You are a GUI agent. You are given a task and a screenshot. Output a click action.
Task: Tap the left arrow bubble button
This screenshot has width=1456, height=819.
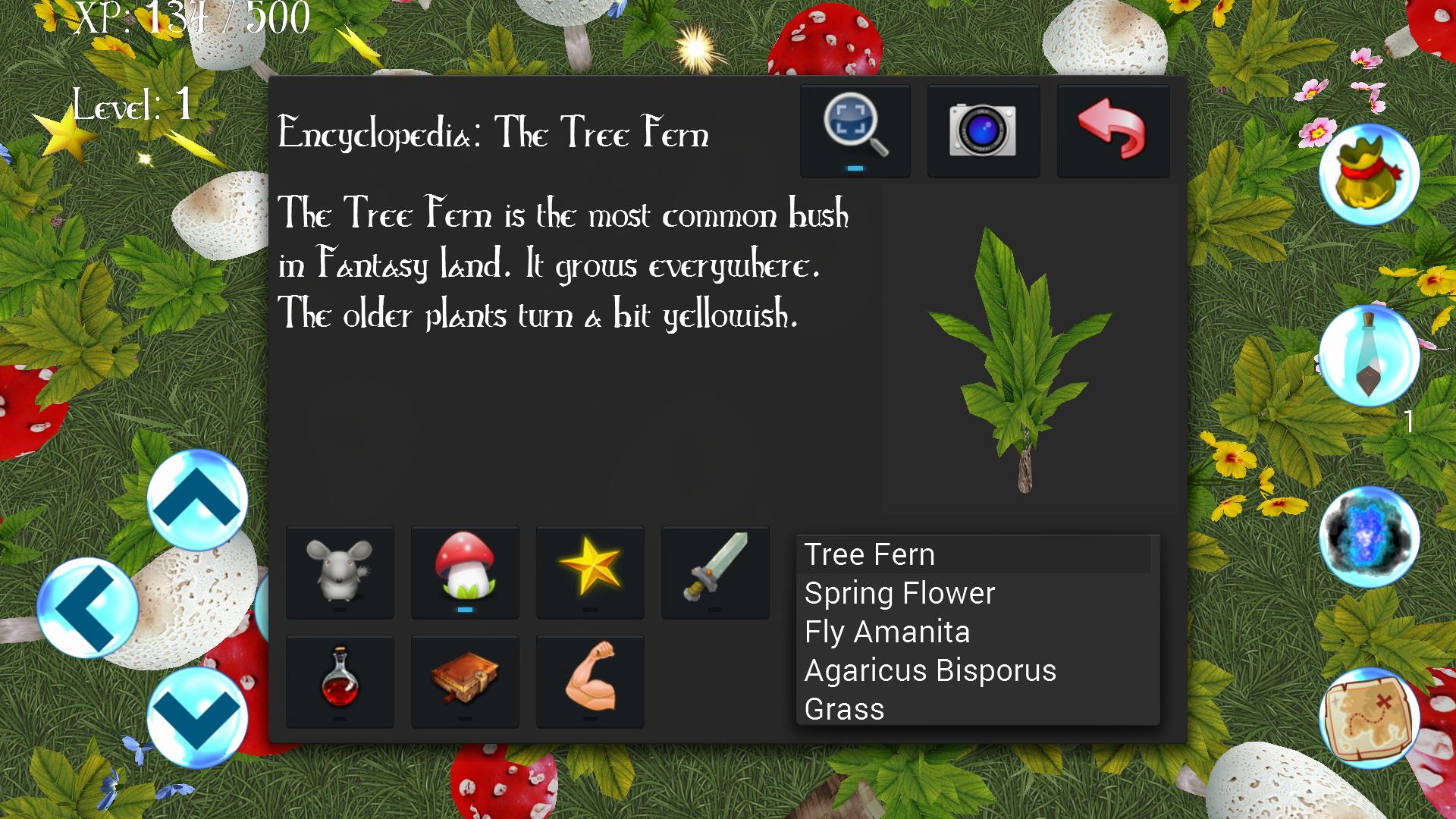pos(88,607)
